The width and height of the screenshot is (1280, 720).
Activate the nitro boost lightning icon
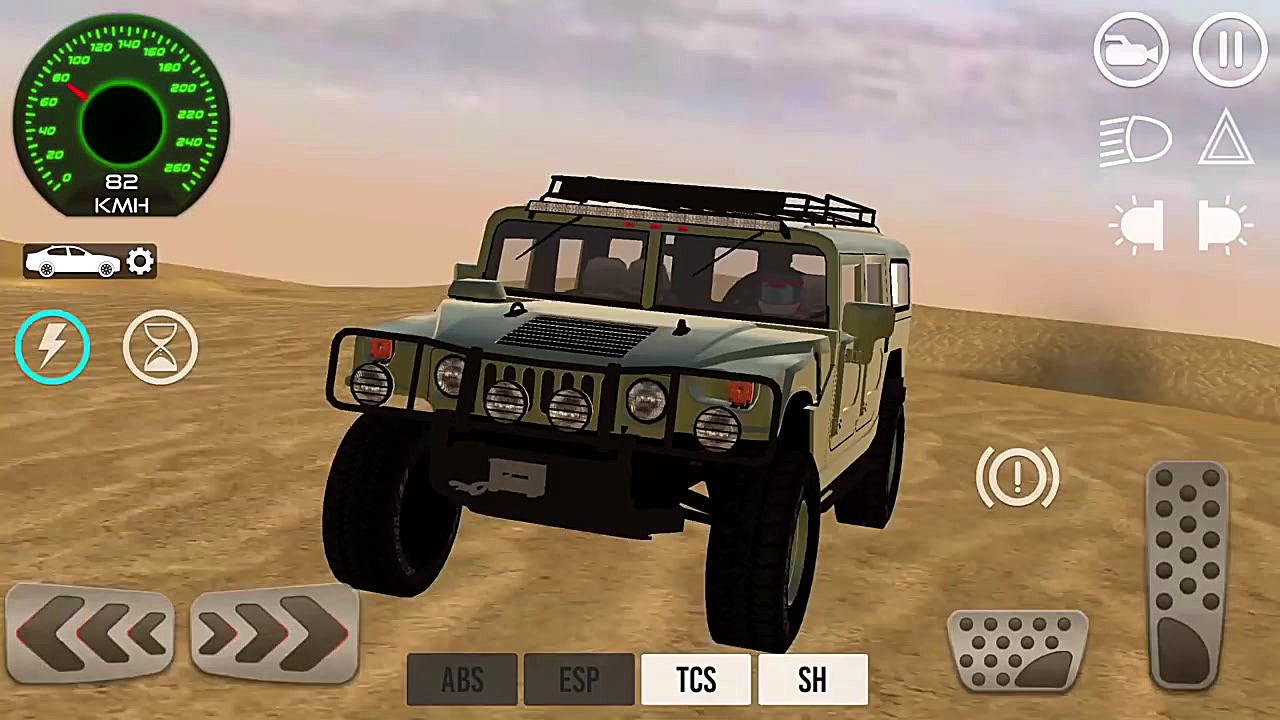(52, 345)
